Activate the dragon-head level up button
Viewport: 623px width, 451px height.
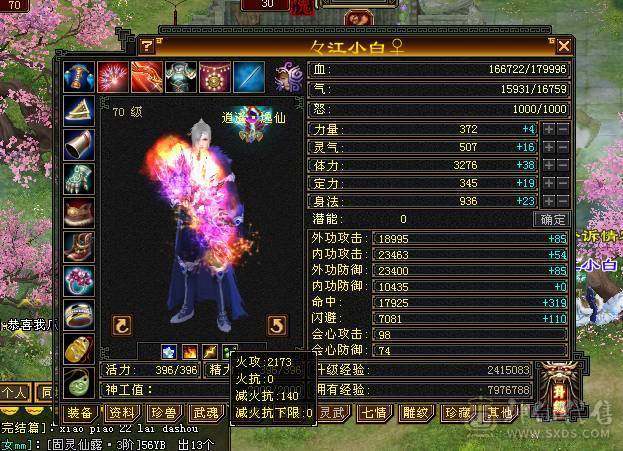pyautogui.click(x=556, y=387)
